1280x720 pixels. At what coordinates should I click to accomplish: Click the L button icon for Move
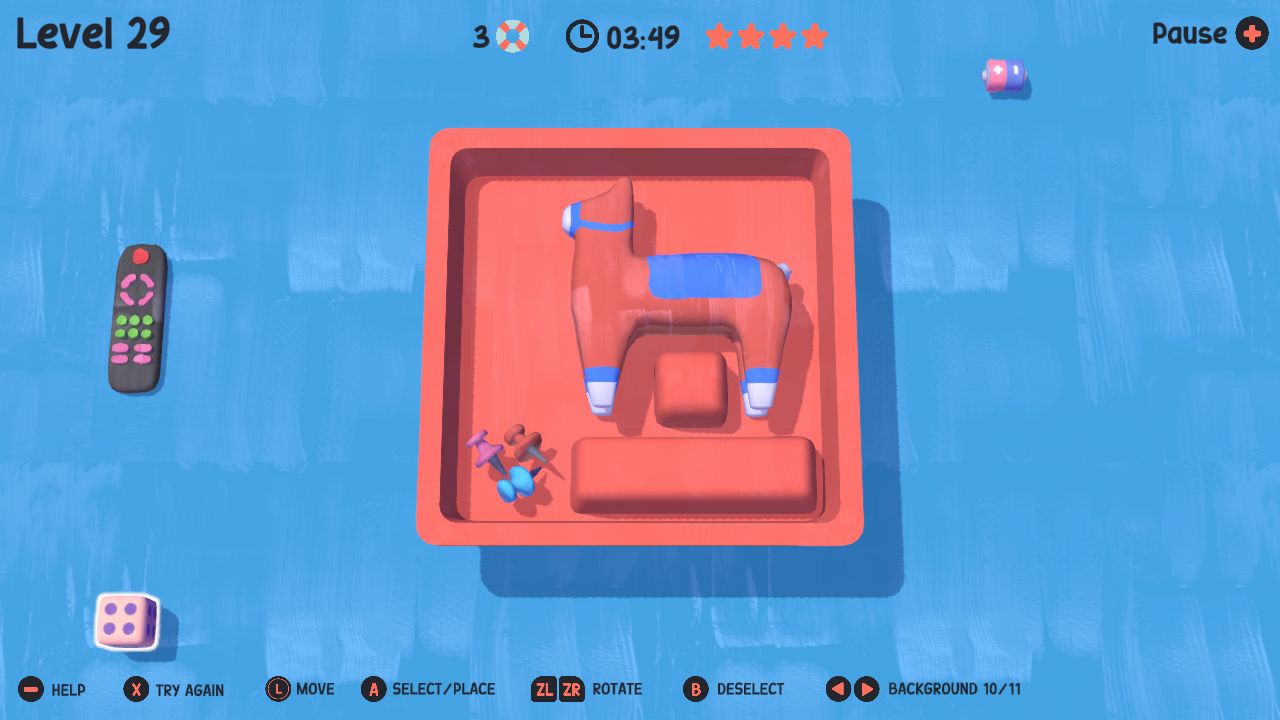(277, 689)
